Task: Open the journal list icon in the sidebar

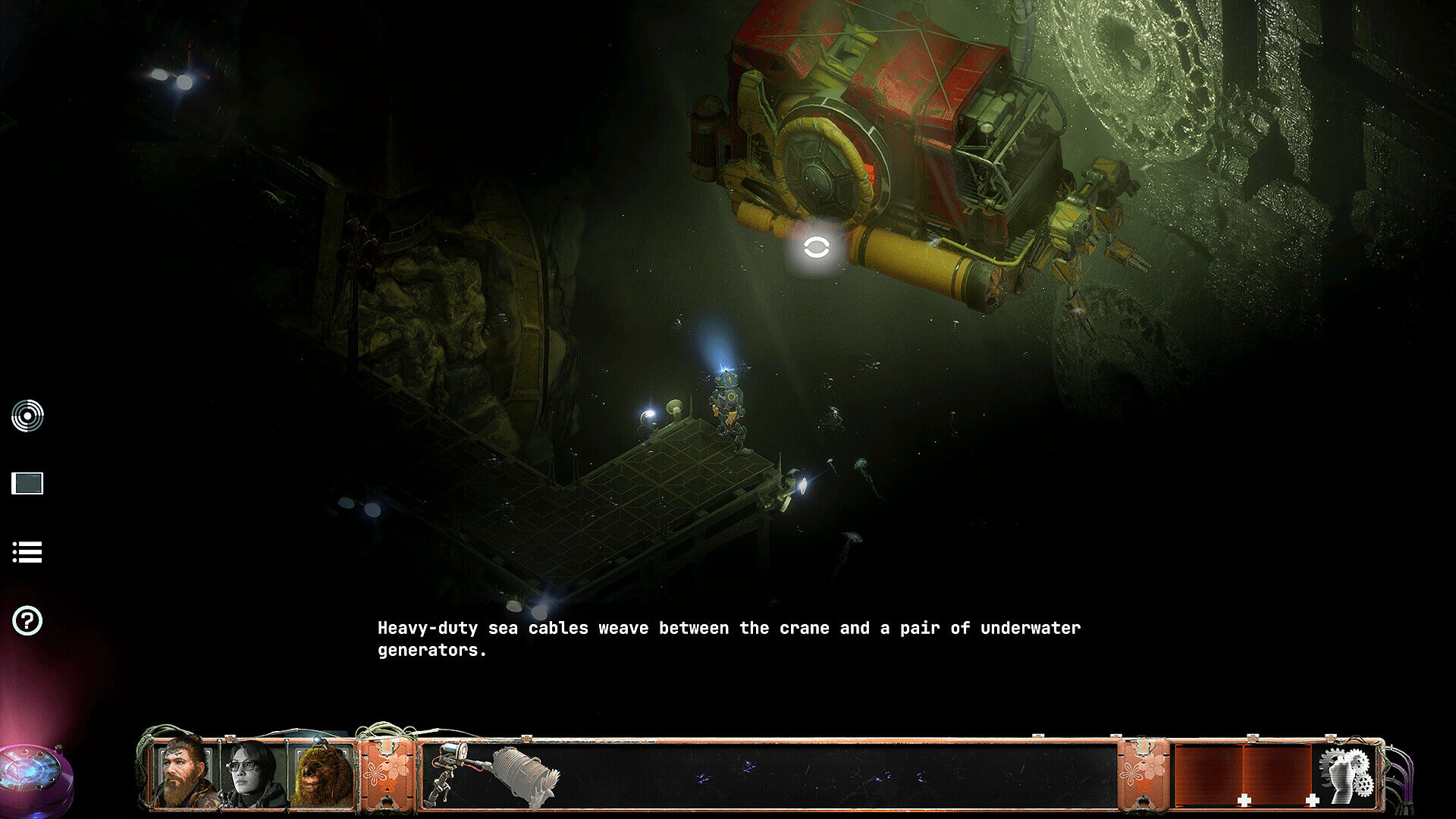Action: point(28,553)
